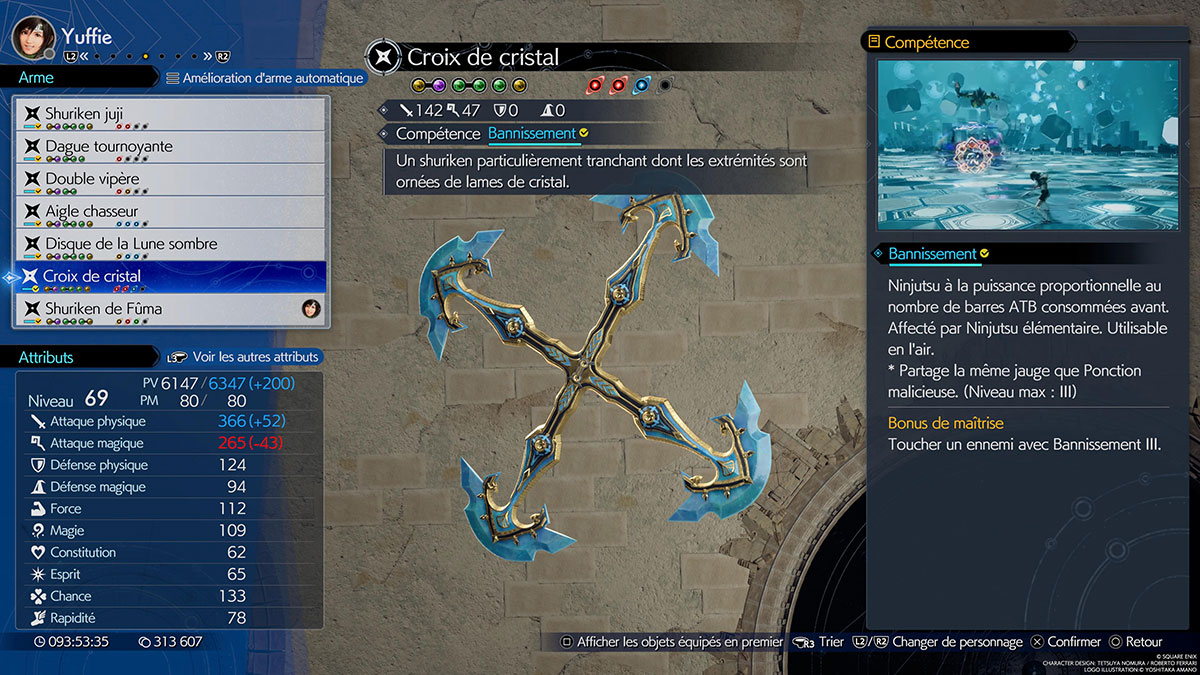The image size is (1200, 675).
Task: Select the Shuriken de Fûma weapon
Action: tap(170, 309)
